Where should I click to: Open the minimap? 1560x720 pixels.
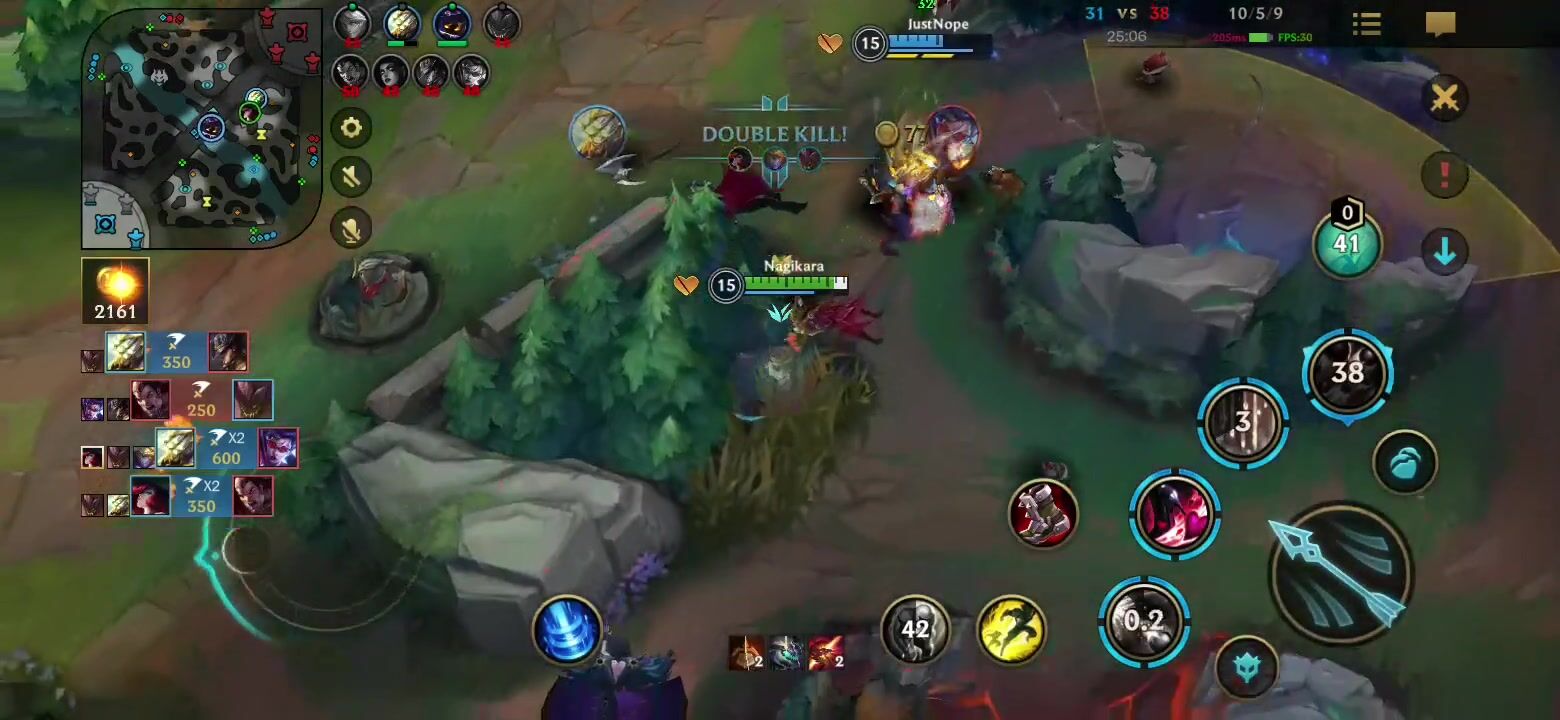click(201, 128)
